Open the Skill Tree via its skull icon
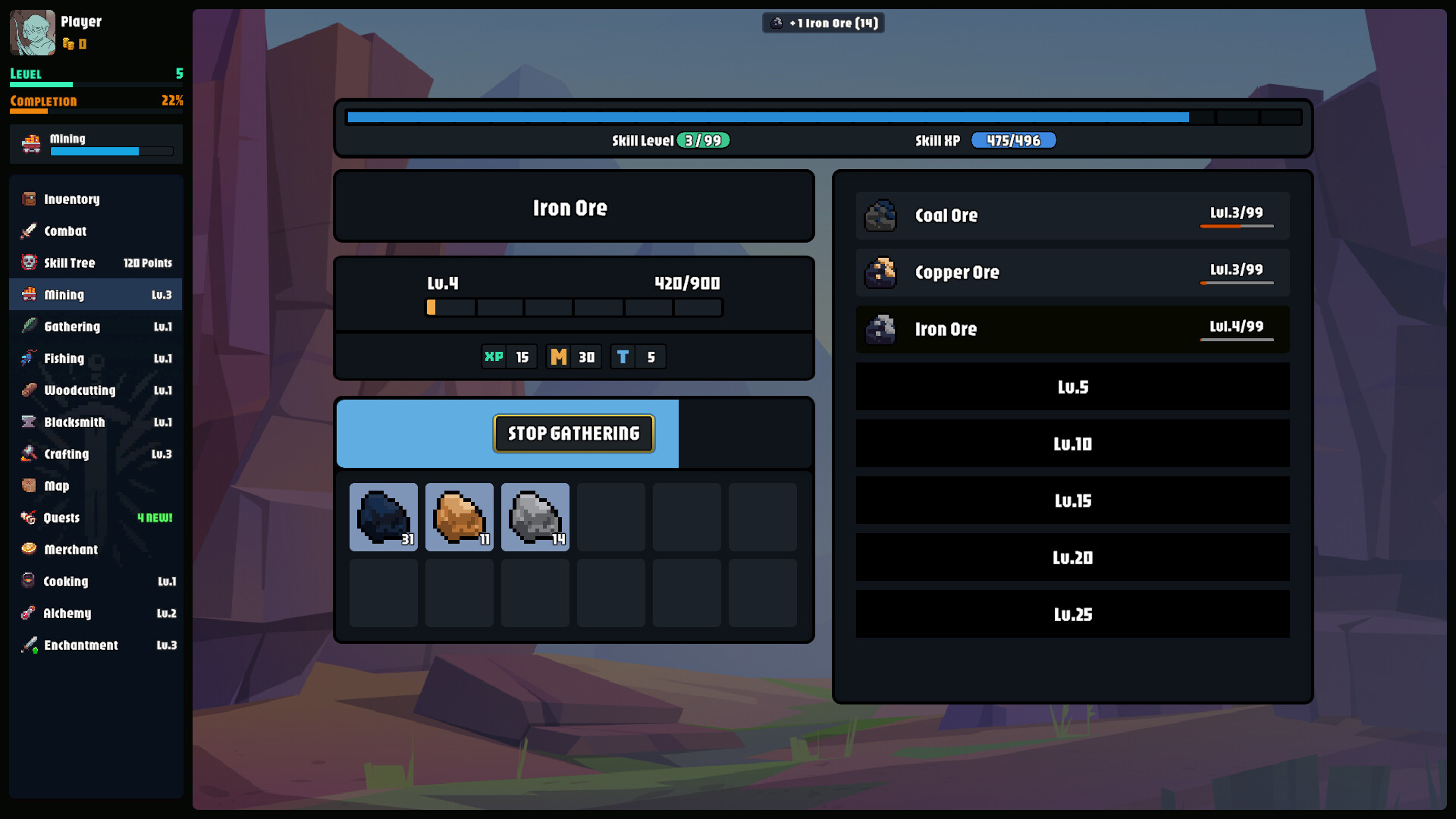This screenshot has height=819, width=1456. [29, 262]
